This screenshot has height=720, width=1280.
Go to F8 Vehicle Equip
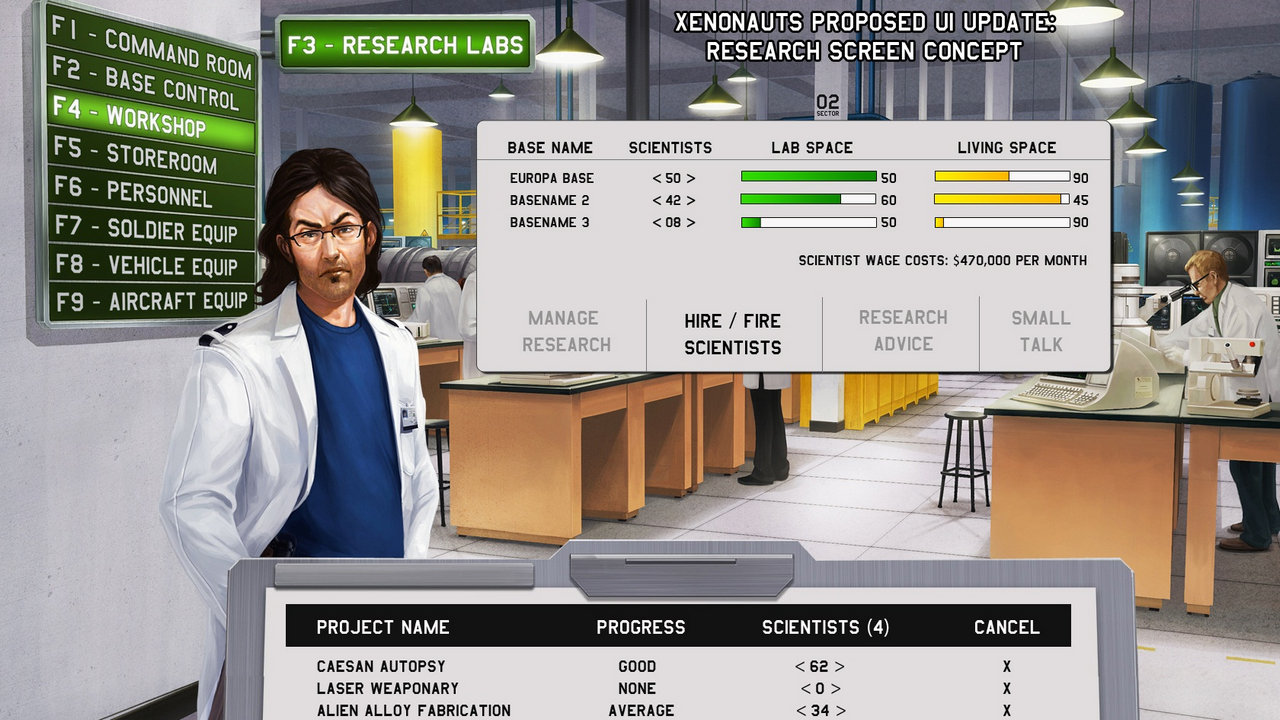[x=150, y=266]
